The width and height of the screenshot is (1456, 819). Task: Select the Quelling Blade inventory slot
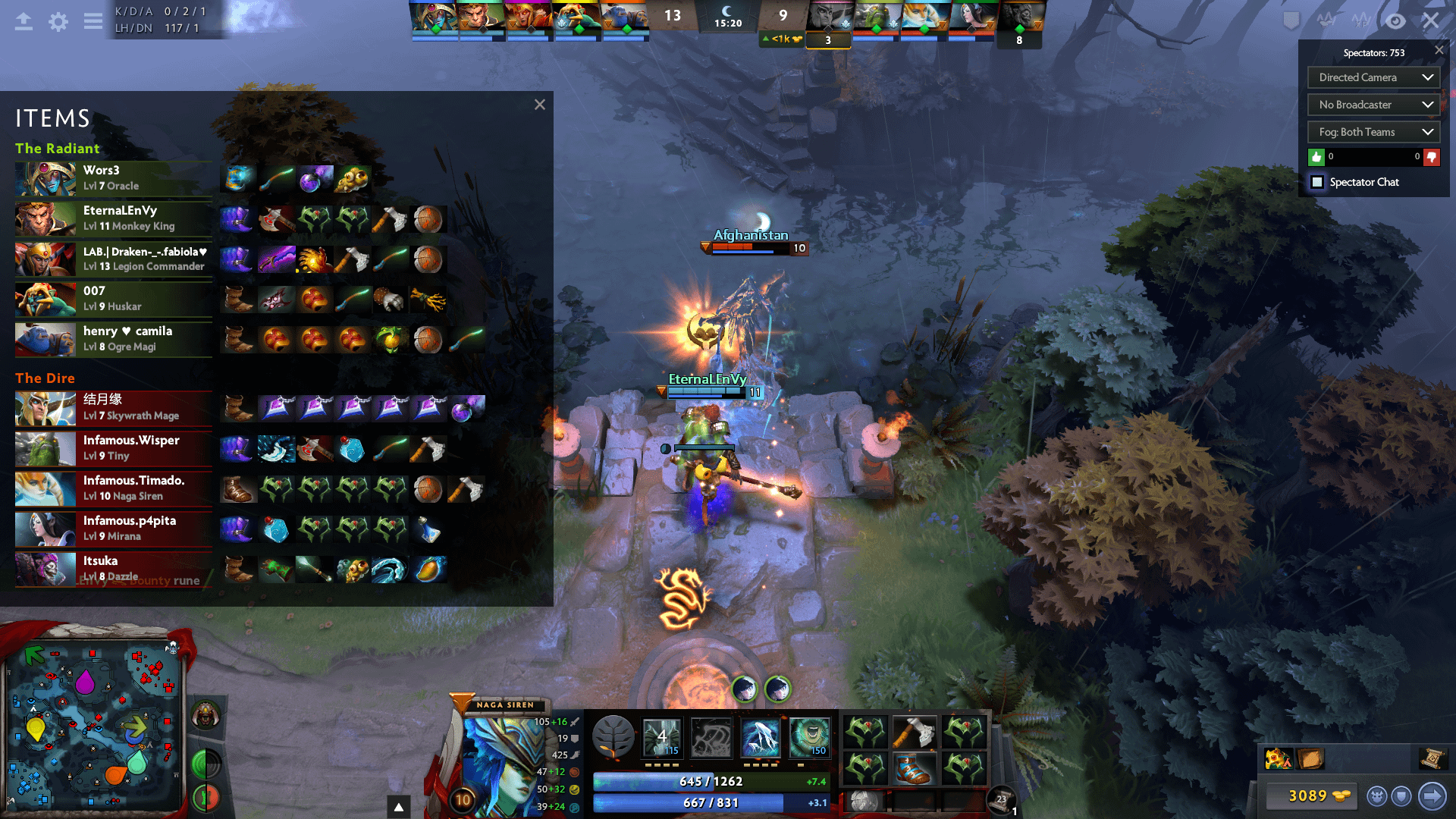pos(915,733)
